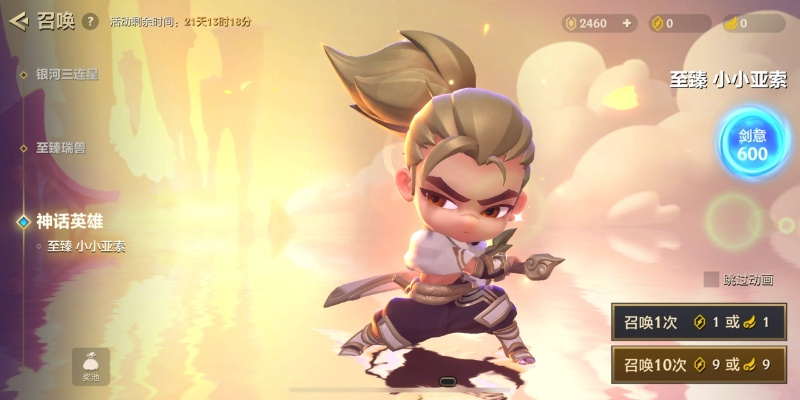
Task: Add more currency with the plus button
Action: tap(627, 23)
